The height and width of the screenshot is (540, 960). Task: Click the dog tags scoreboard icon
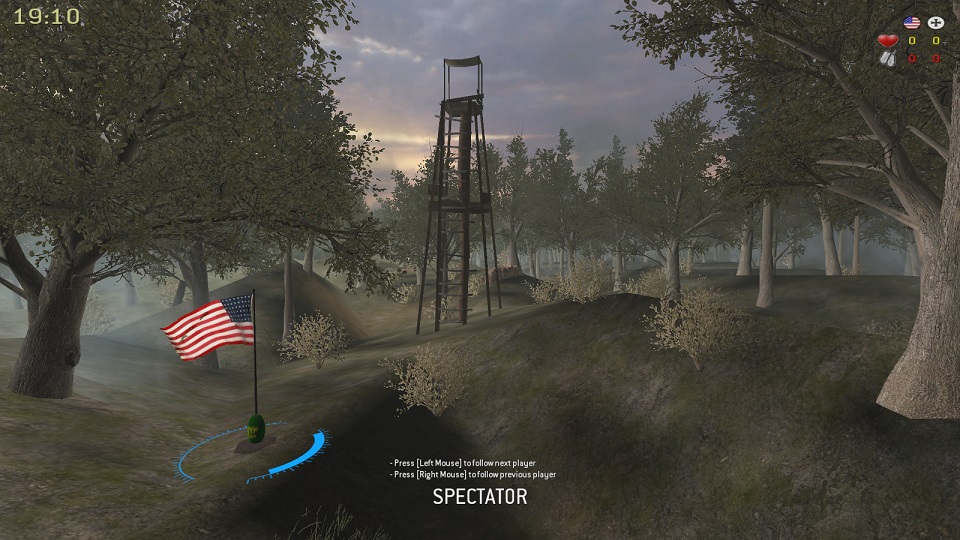point(887,58)
